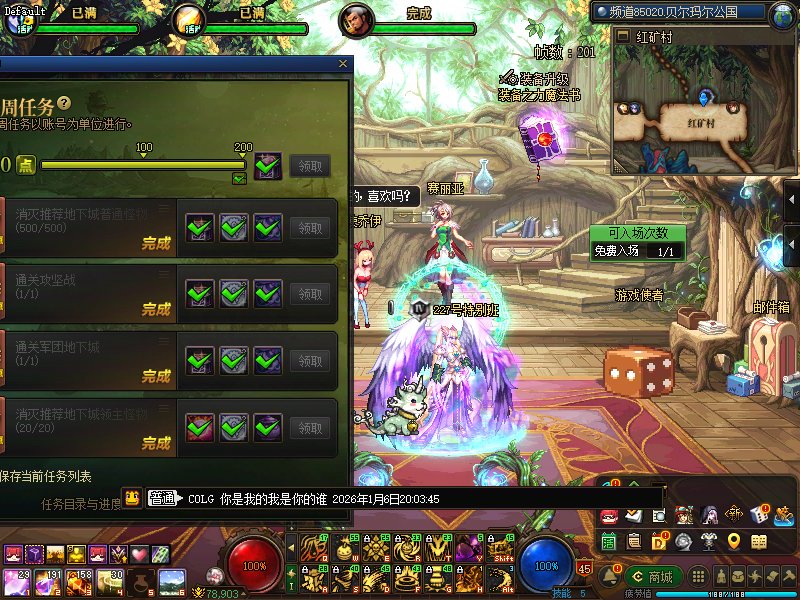Claim reward for 消灭推荐地下城领主怪物 mission
Screen dimensions: 800x600
click(310, 428)
